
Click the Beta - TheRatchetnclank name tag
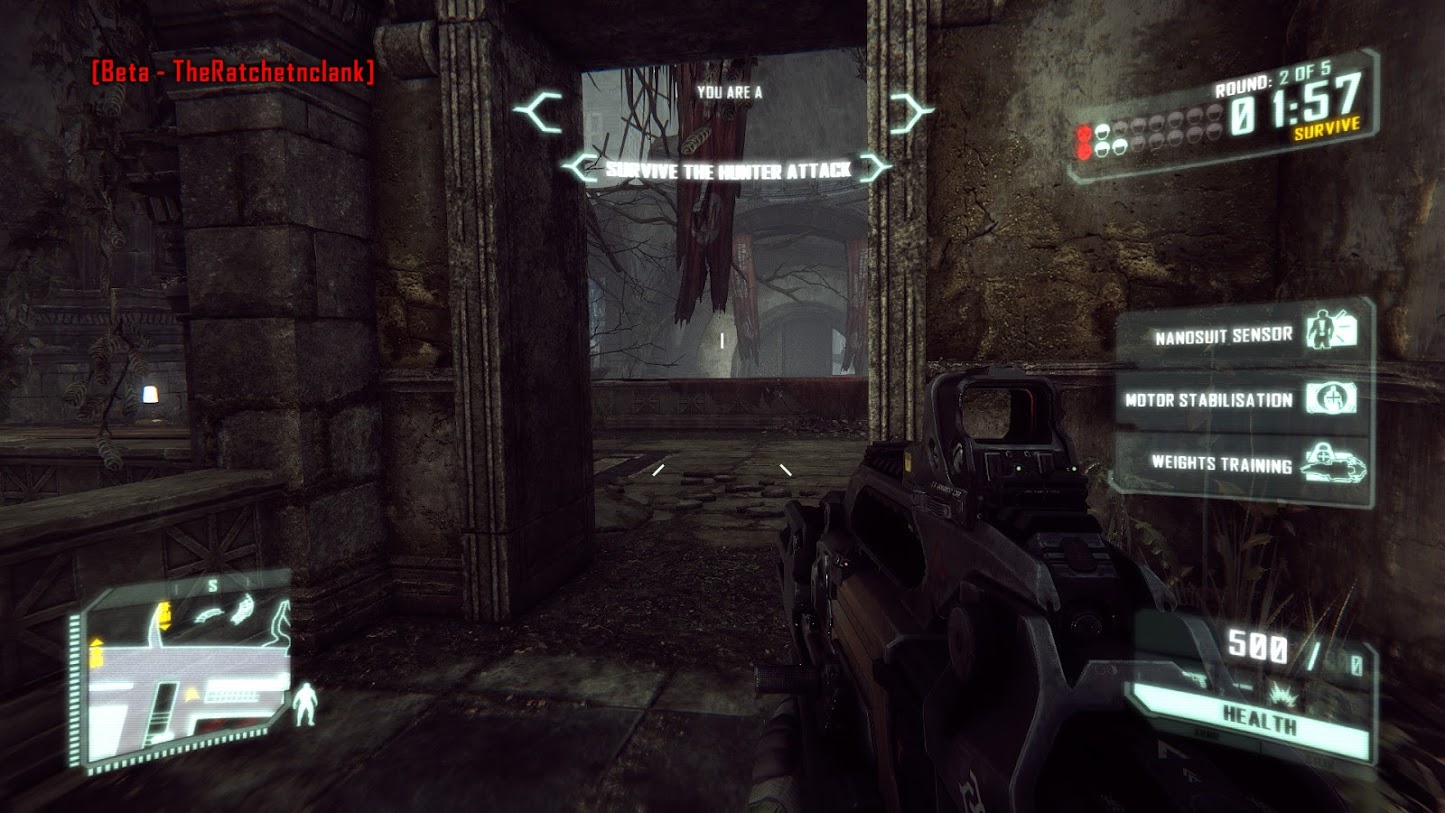click(232, 70)
